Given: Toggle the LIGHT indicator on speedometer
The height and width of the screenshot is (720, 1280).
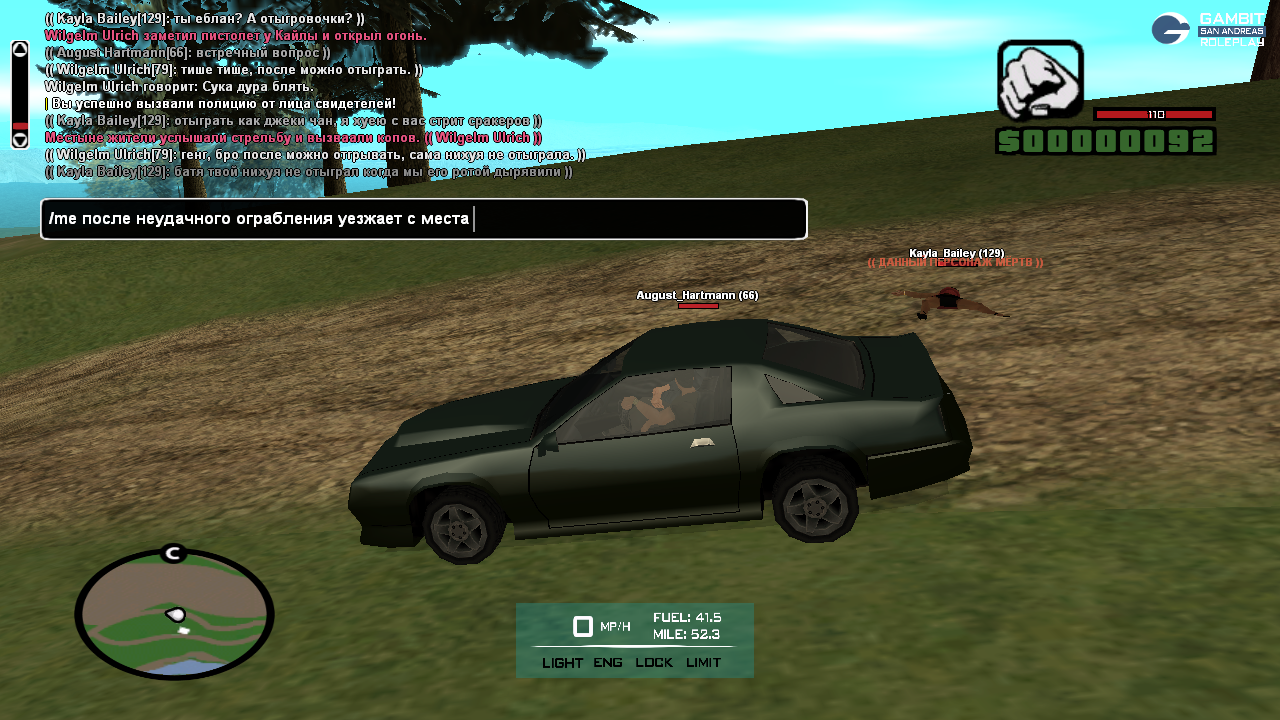Looking at the screenshot, I should click(x=562, y=663).
